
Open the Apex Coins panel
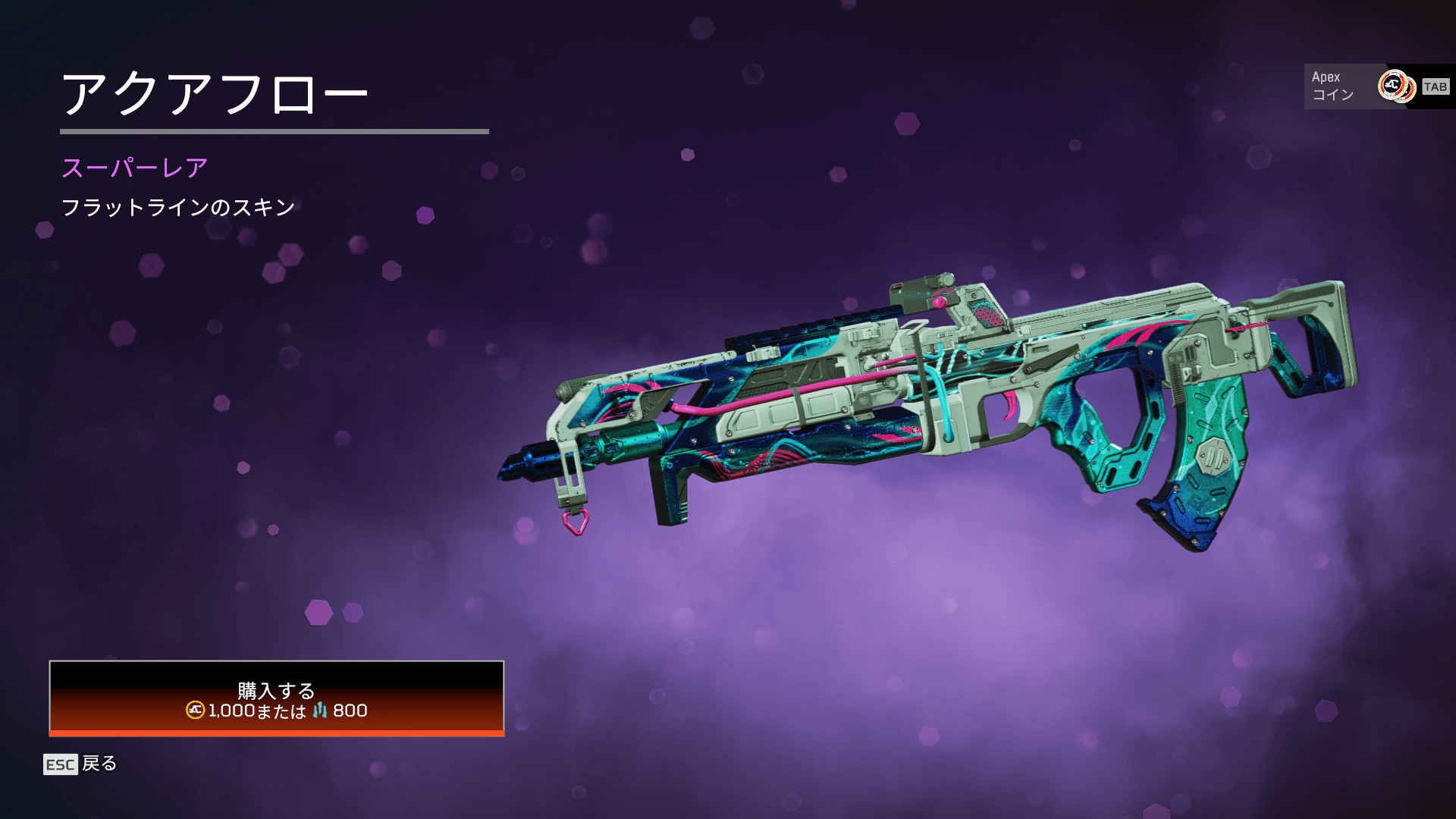tap(1377, 86)
